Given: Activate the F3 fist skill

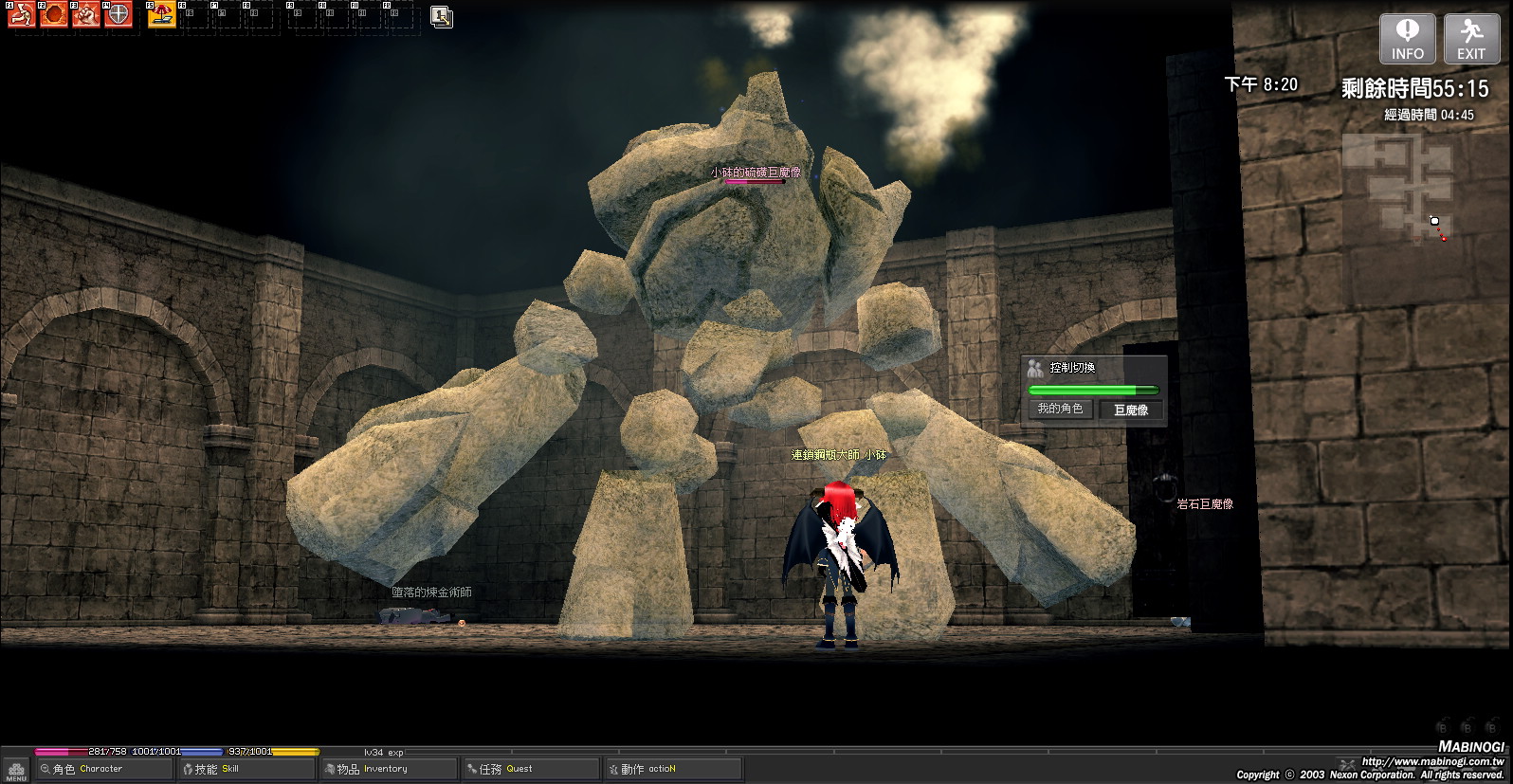Looking at the screenshot, I should 86,15.
